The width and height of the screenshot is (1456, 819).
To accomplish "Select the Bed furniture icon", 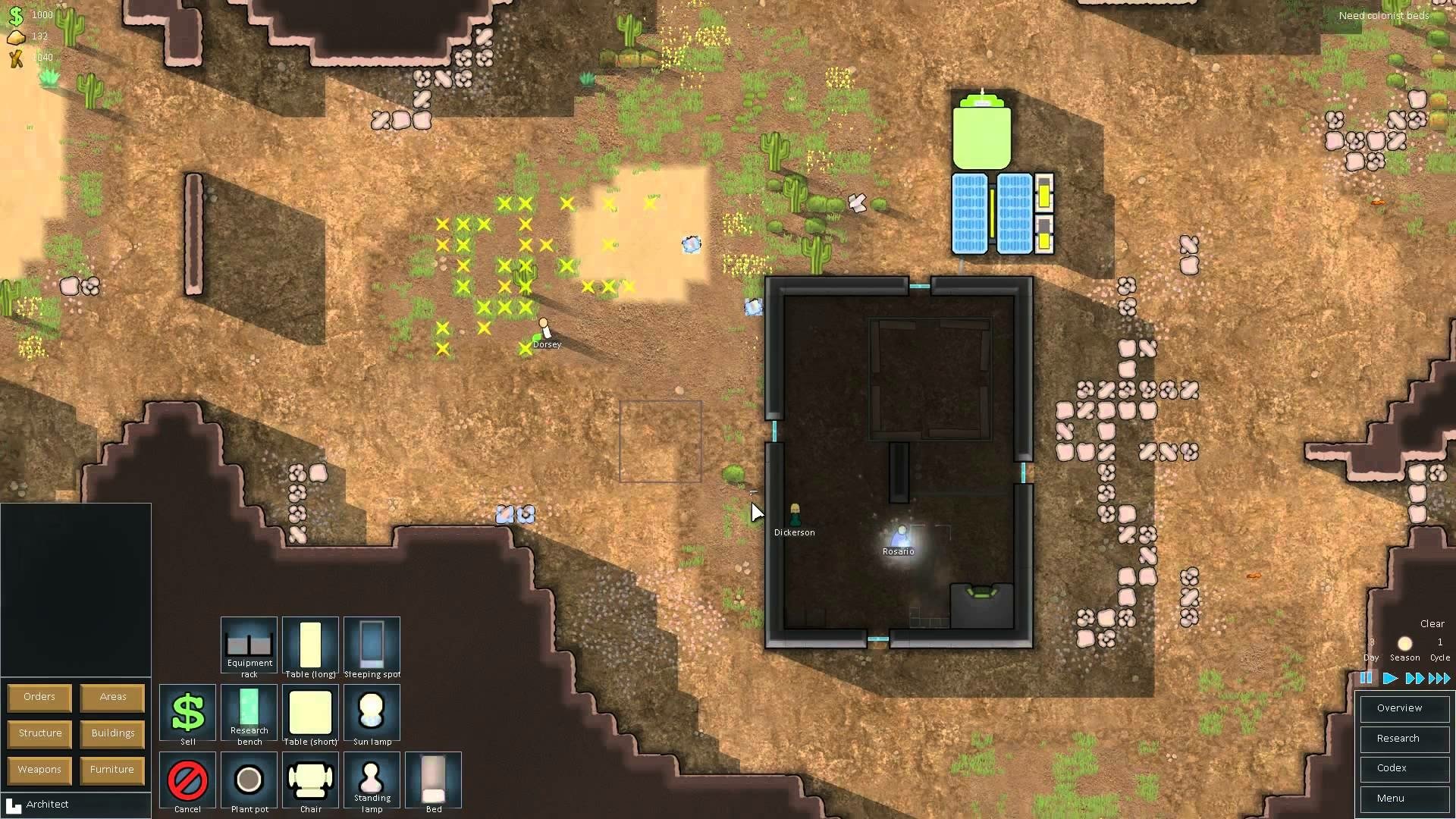I will coord(432,780).
